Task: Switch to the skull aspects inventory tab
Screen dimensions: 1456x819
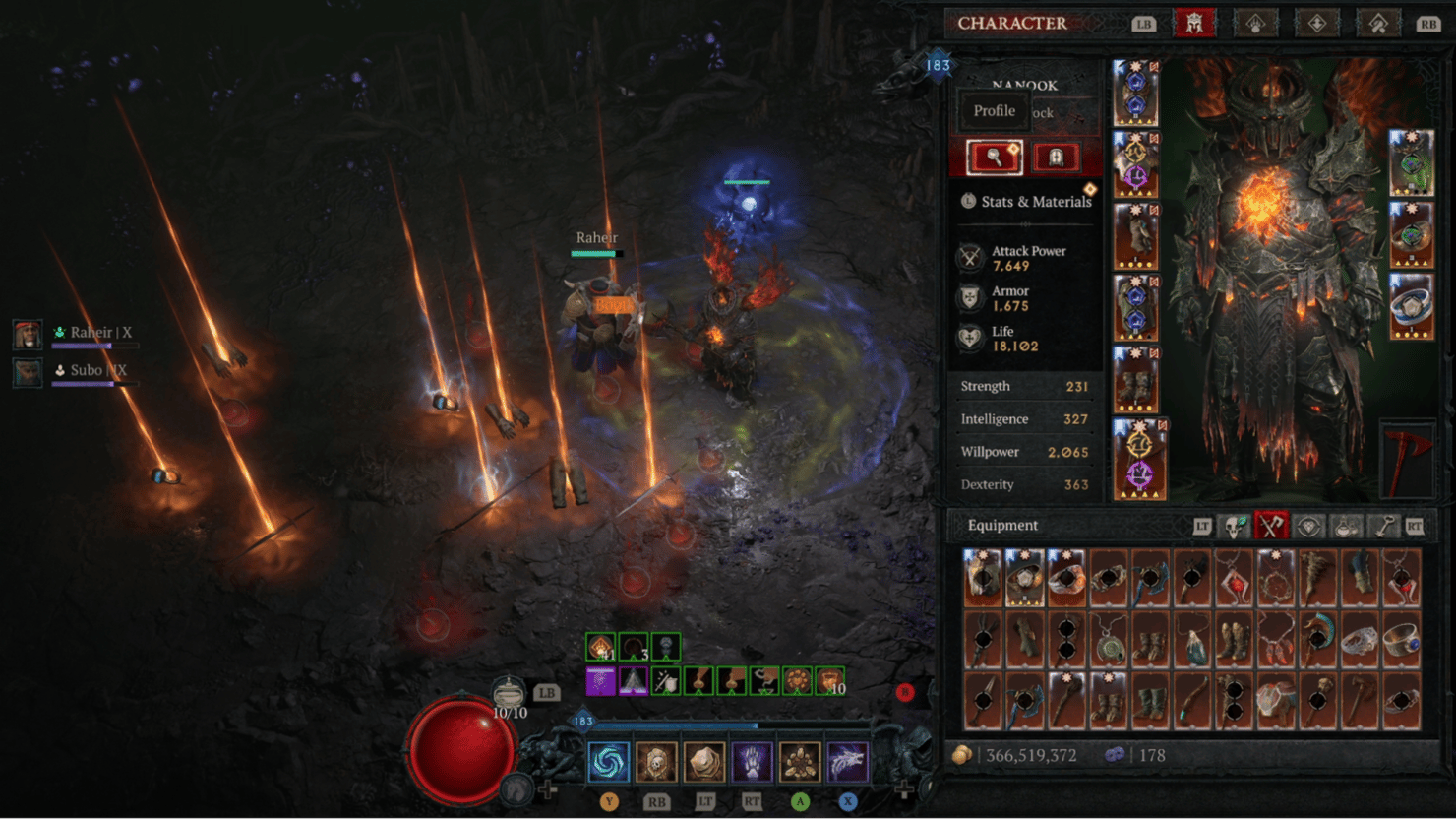Action: (1235, 527)
